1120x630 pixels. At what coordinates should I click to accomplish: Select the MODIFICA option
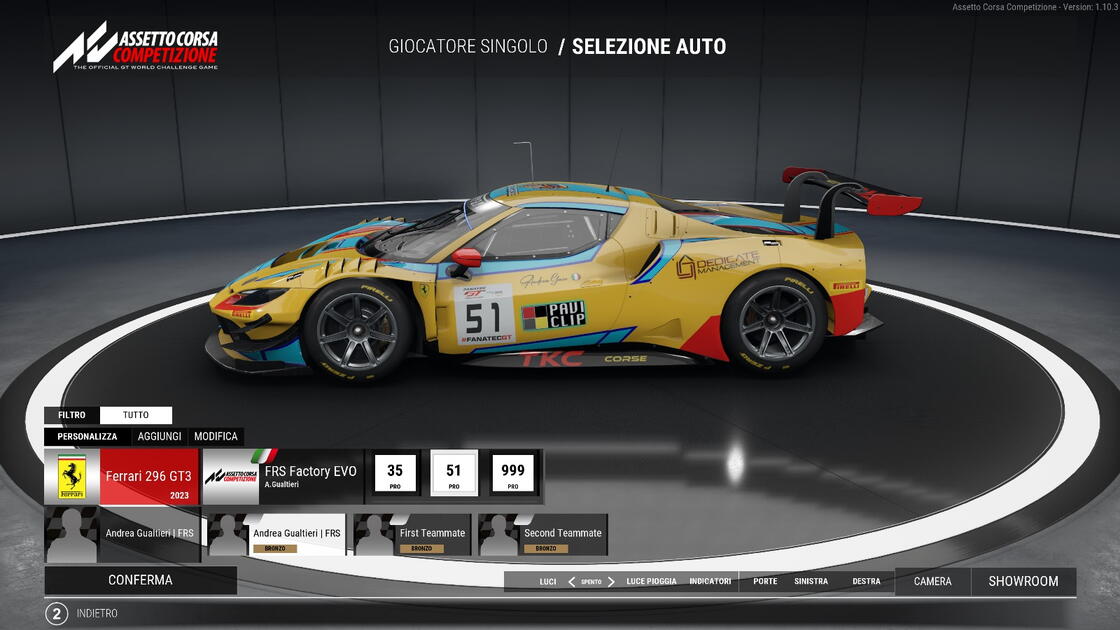216,437
